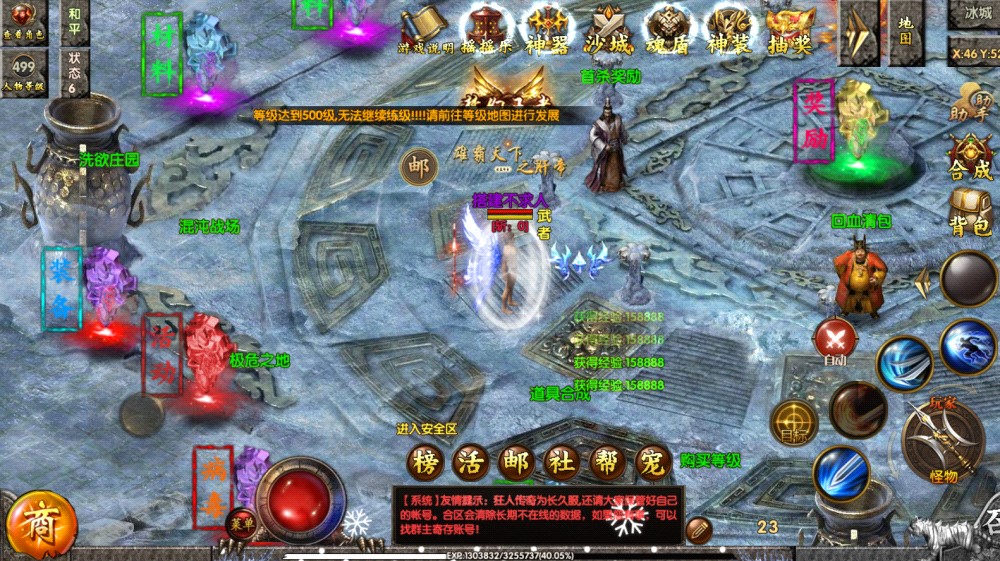
Task: Open the 游戏说明 game guide scroll
Action: [x=425, y=27]
